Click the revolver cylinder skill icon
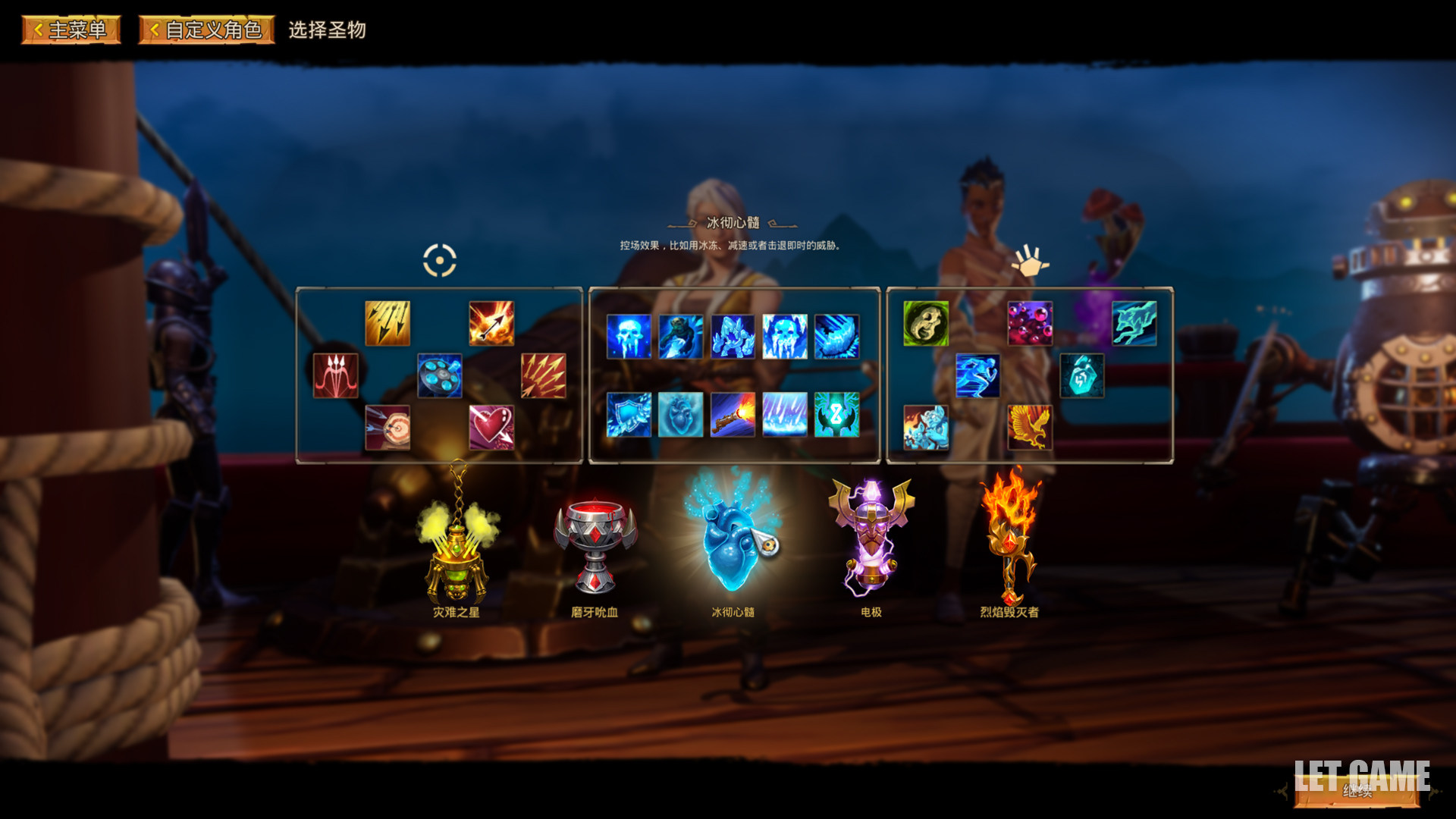 click(440, 375)
